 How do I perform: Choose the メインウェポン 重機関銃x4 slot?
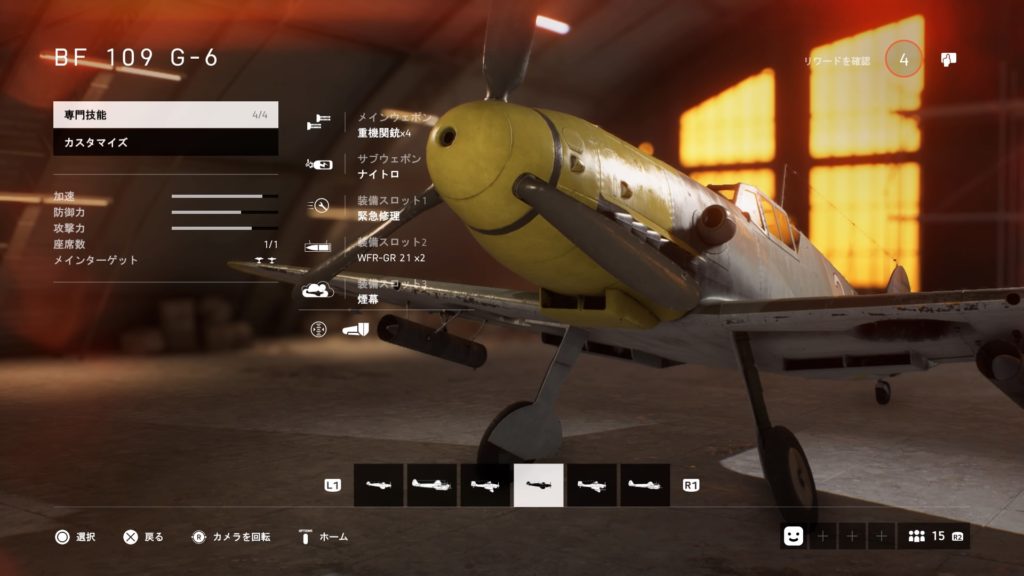[385, 125]
